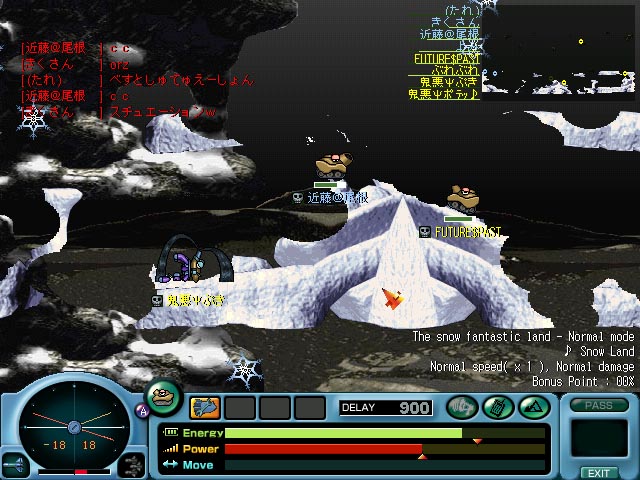Select the blue item in the first slot
640x480 pixels.
[205, 407]
